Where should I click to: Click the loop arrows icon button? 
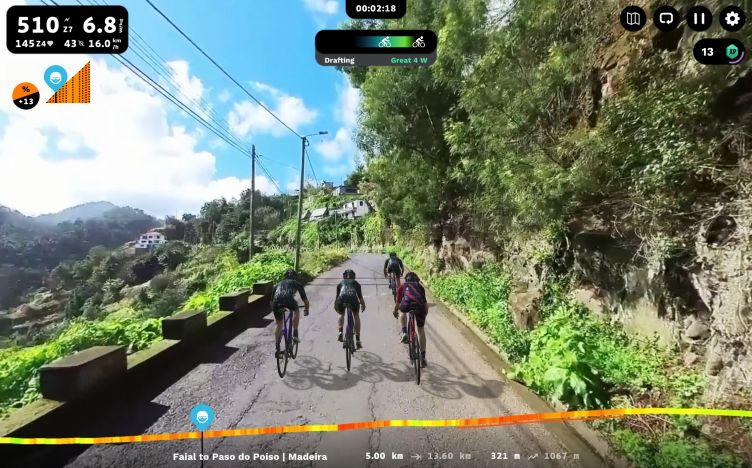(x=666, y=18)
